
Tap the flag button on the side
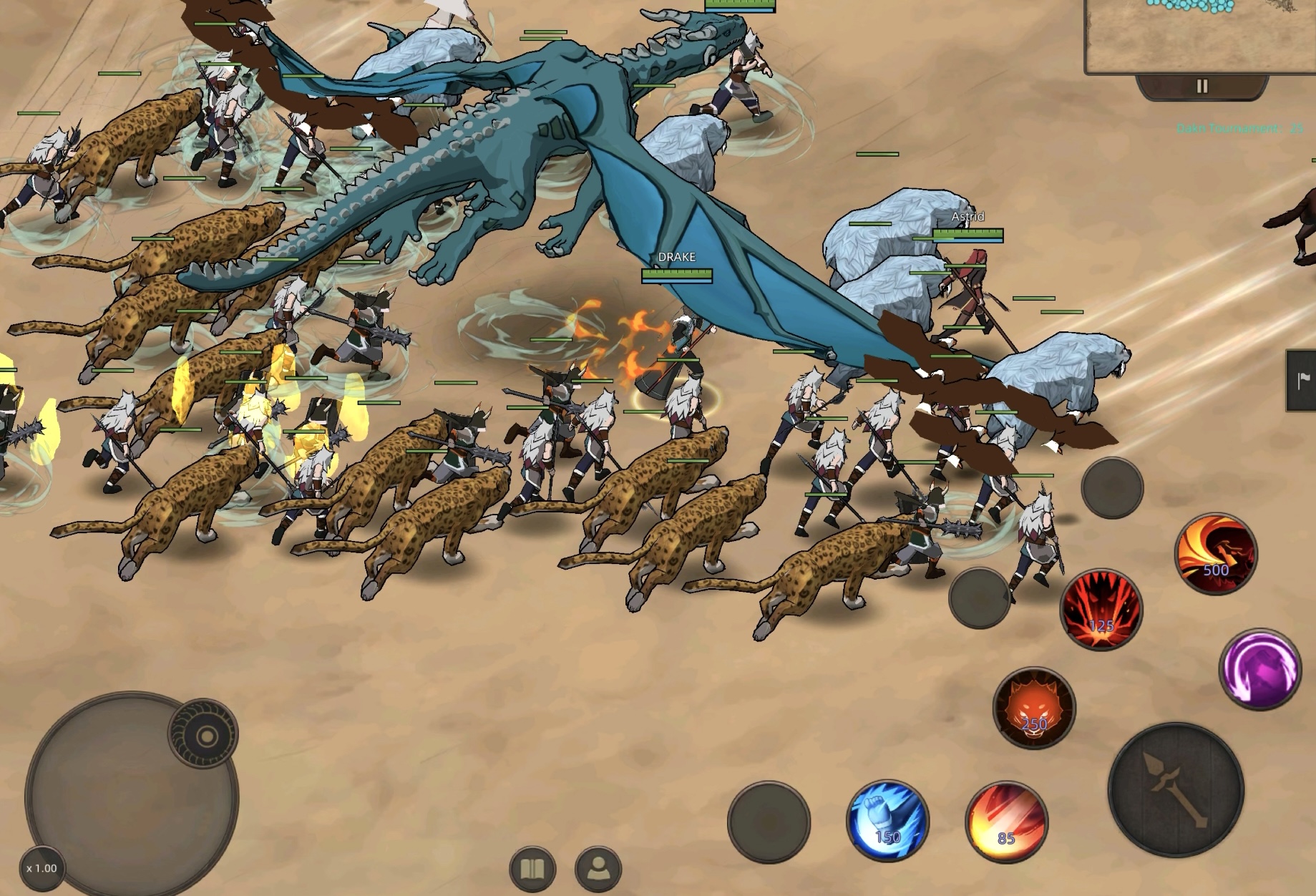coord(1302,381)
